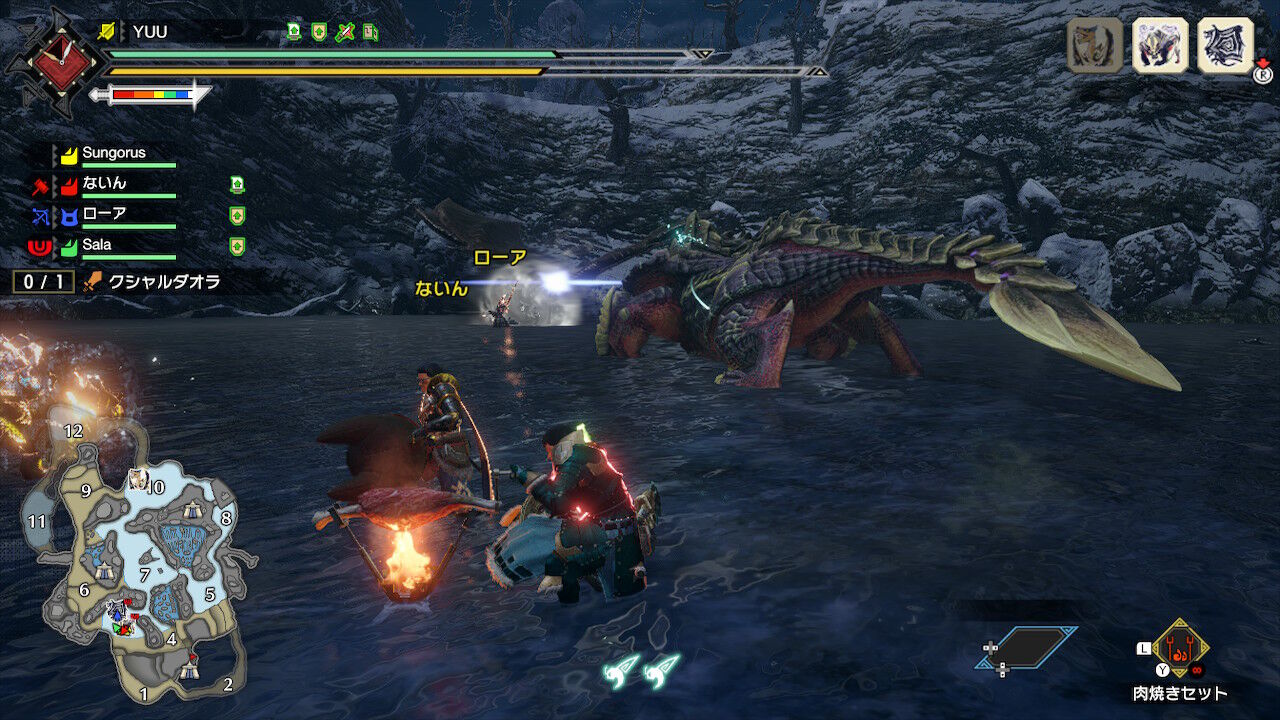
Task: Click the monster marker beside area 10
Action: tap(136, 478)
